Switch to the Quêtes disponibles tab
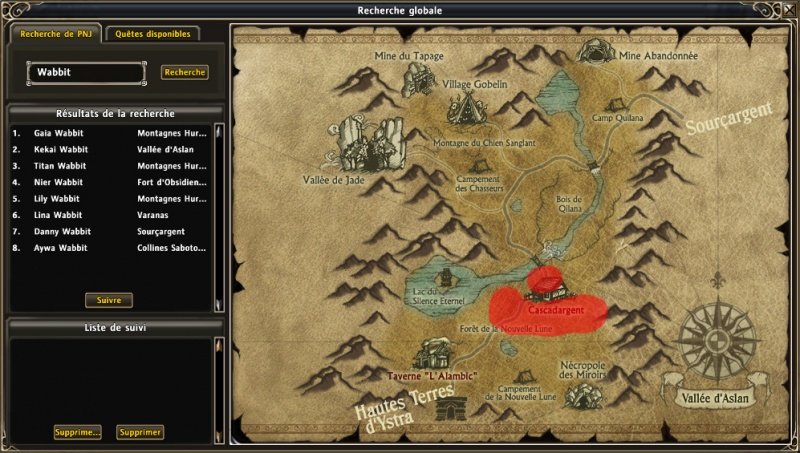800x453 pixels. click(152, 33)
